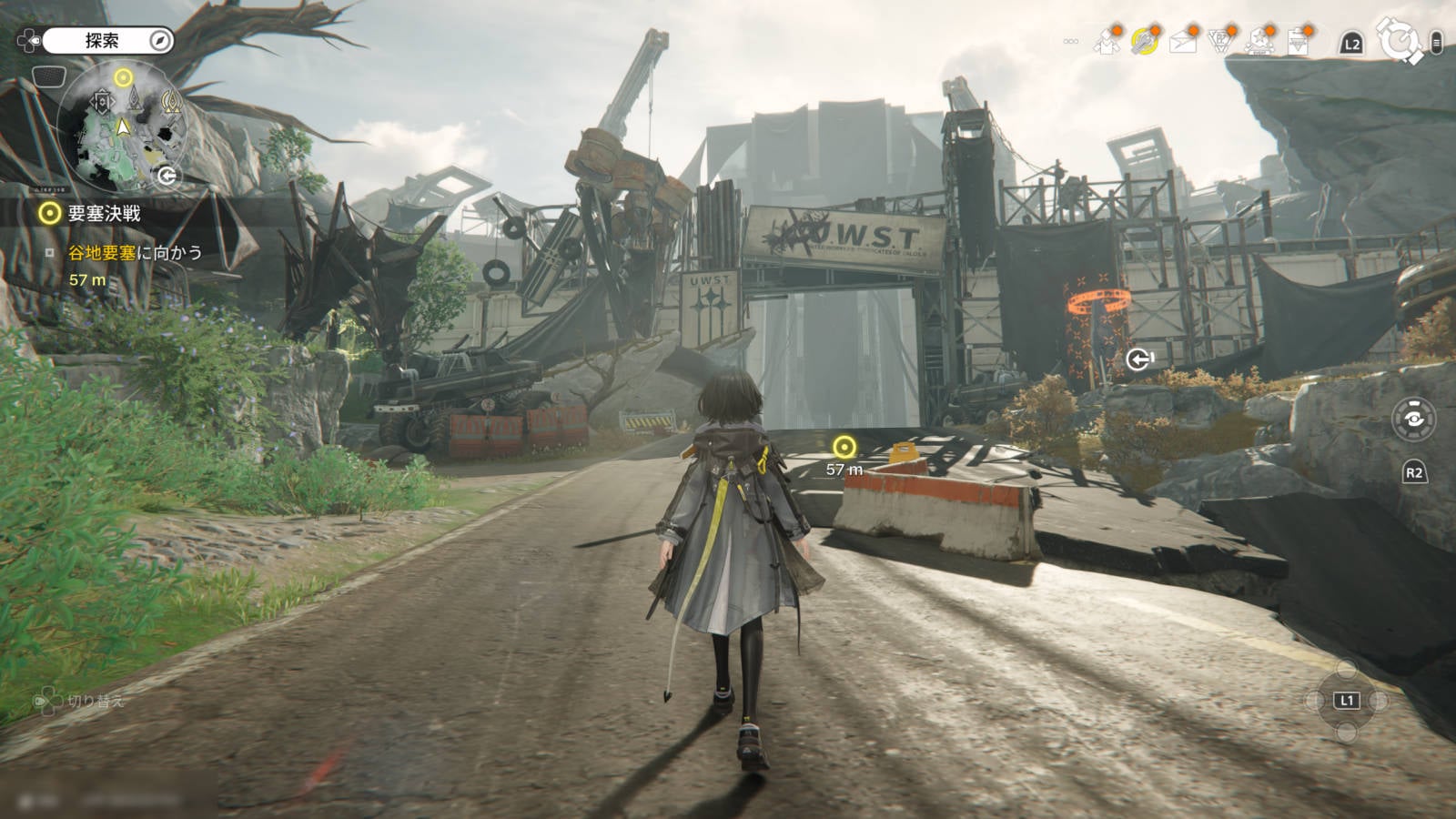Open the operator shirt icon menu
The image size is (1456, 819).
coord(1107,42)
